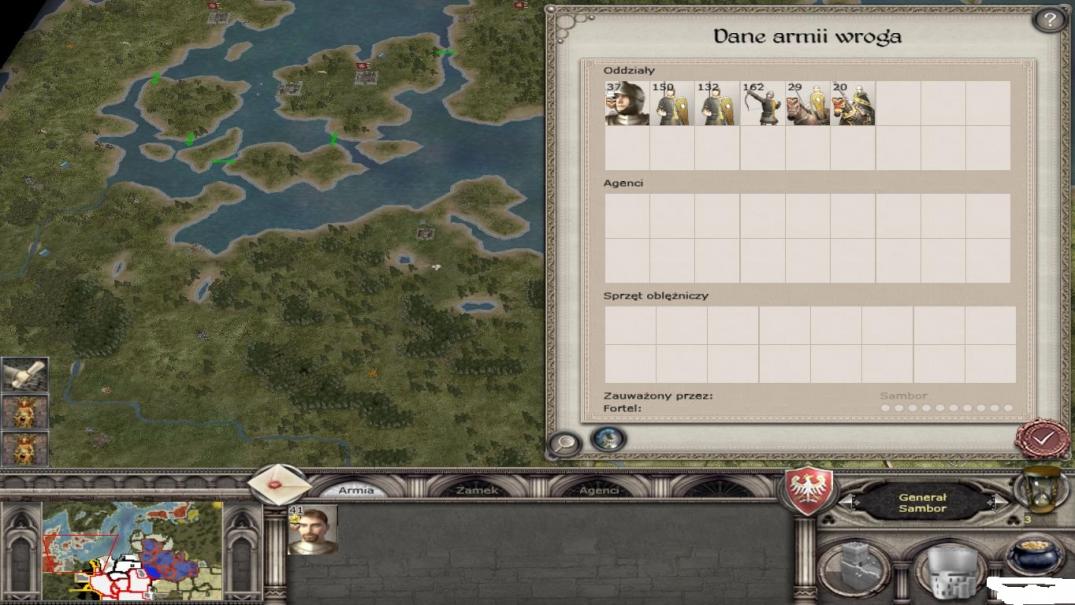Select the enemy archer unit card numbered 162
1075x605 pixels.
coord(762,104)
